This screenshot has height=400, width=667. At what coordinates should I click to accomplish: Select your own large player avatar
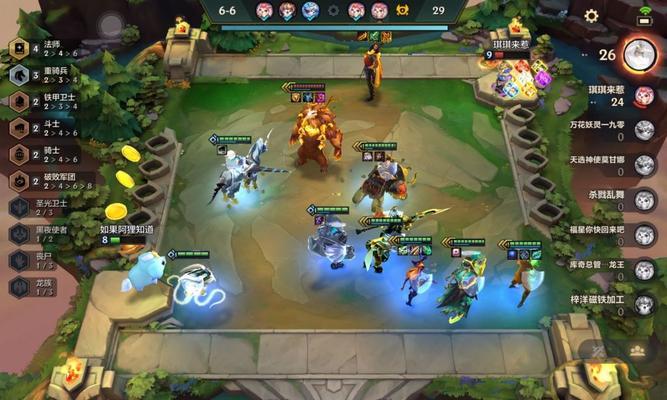(x=638, y=54)
